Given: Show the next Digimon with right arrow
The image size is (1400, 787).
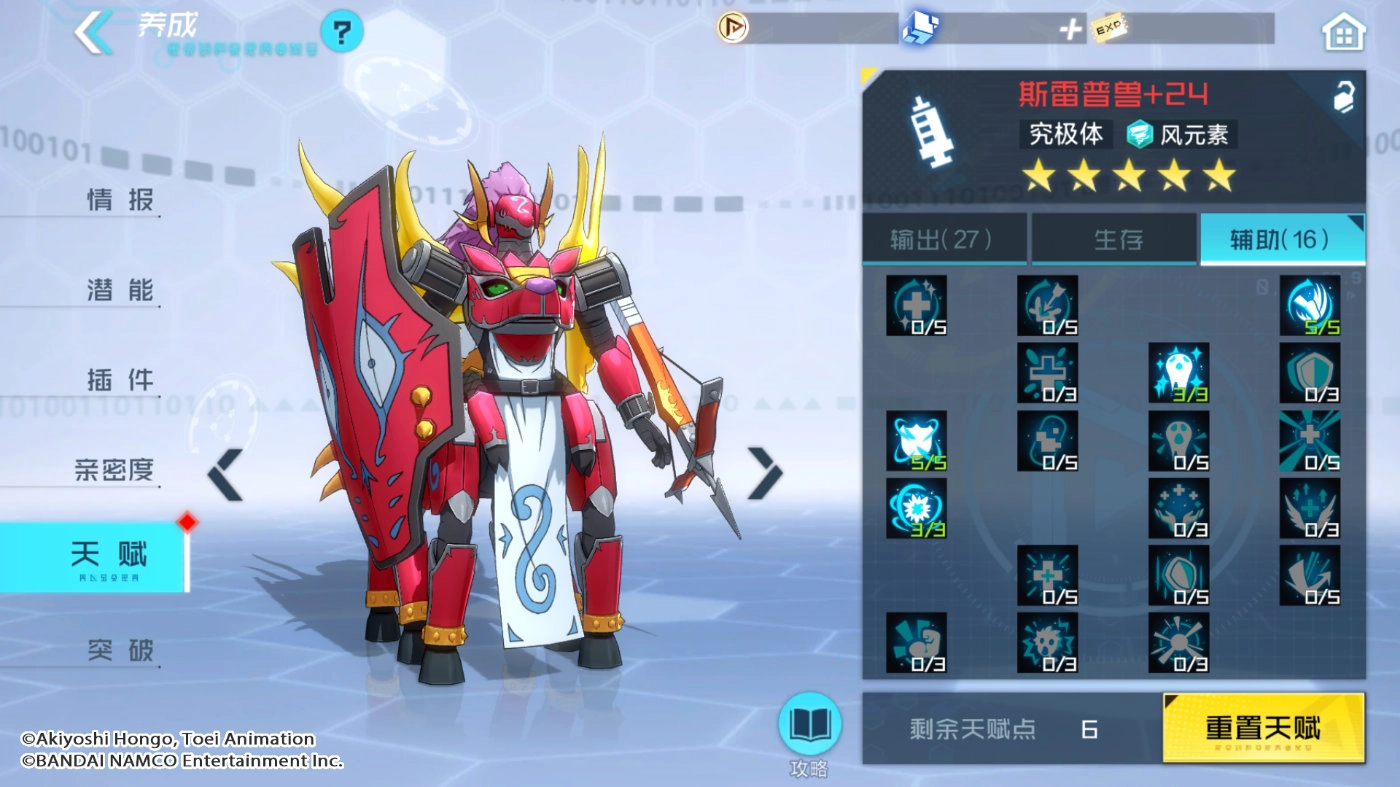Looking at the screenshot, I should (x=765, y=473).
